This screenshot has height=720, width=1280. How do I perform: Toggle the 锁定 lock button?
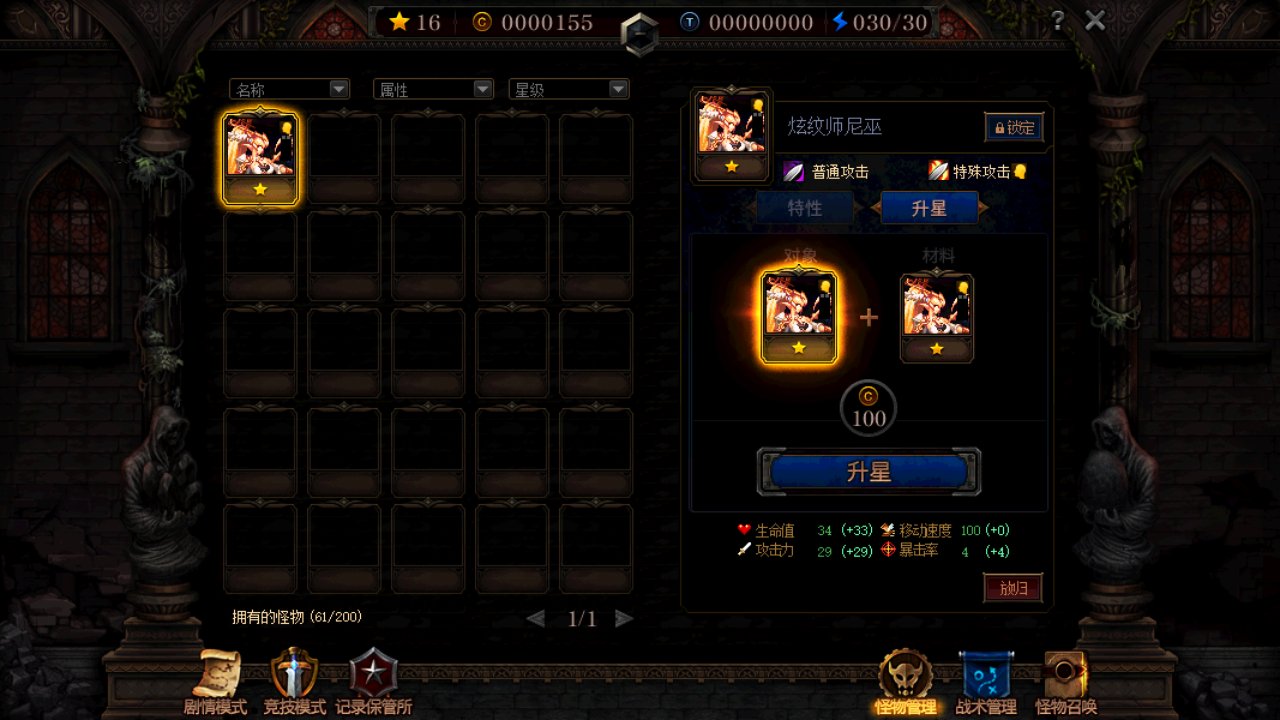(1013, 128)
